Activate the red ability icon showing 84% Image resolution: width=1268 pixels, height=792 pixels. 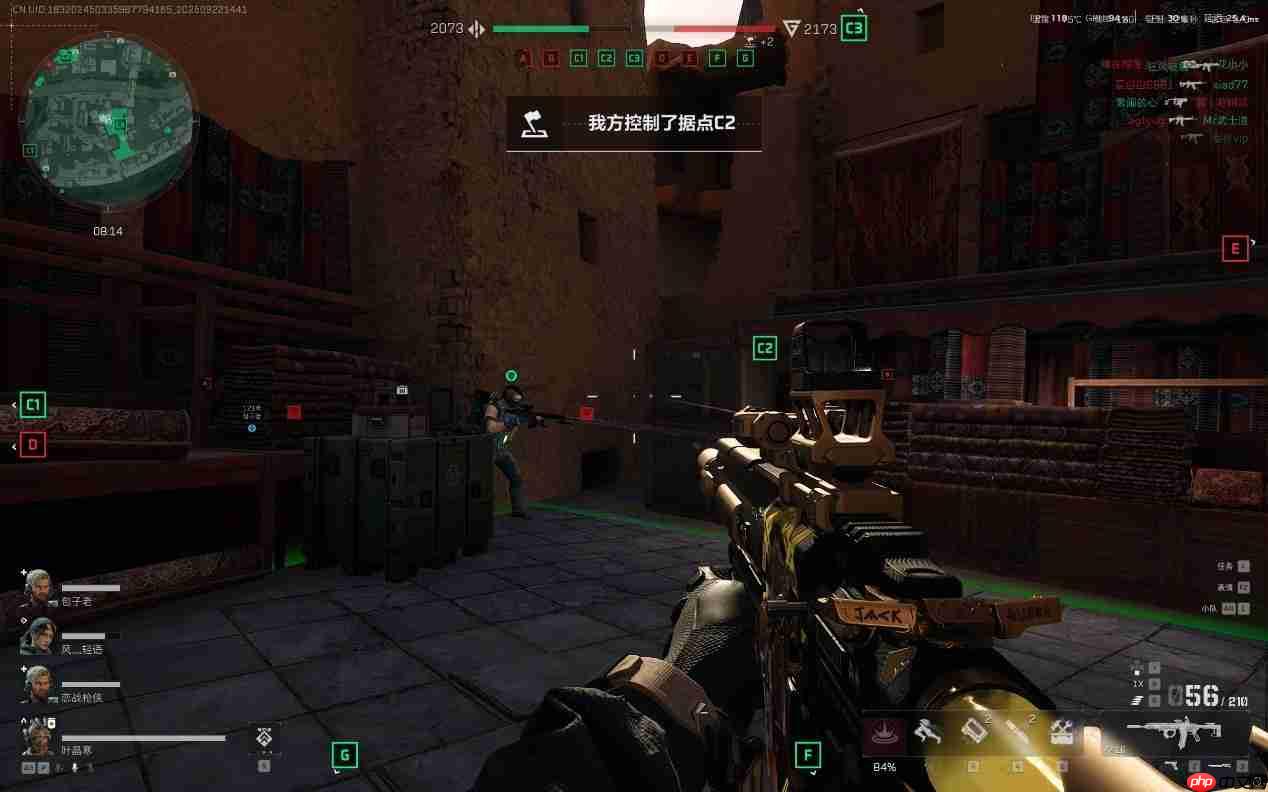(884, 735)
